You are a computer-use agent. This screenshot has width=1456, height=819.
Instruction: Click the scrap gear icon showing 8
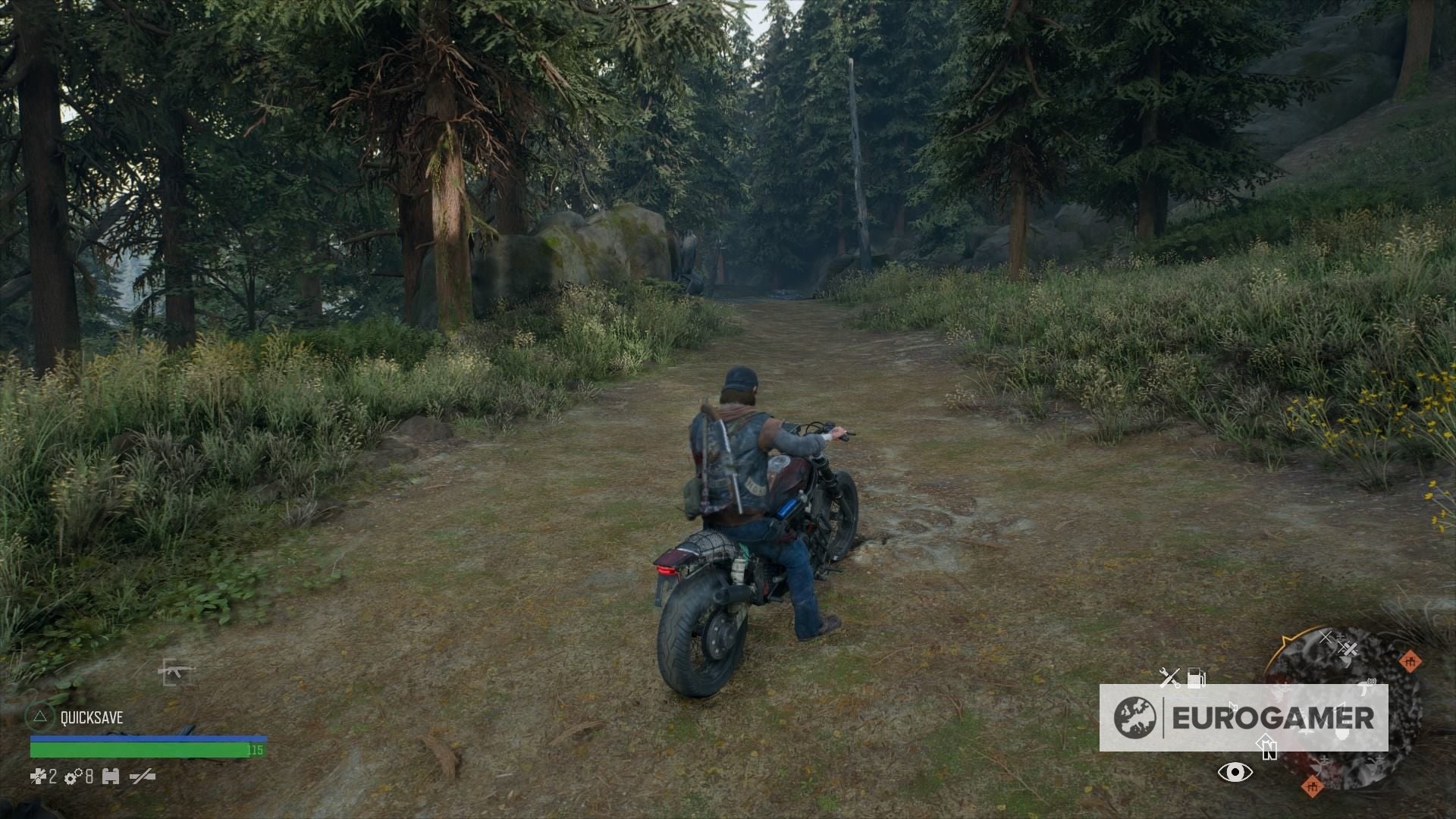pos(72,777)
